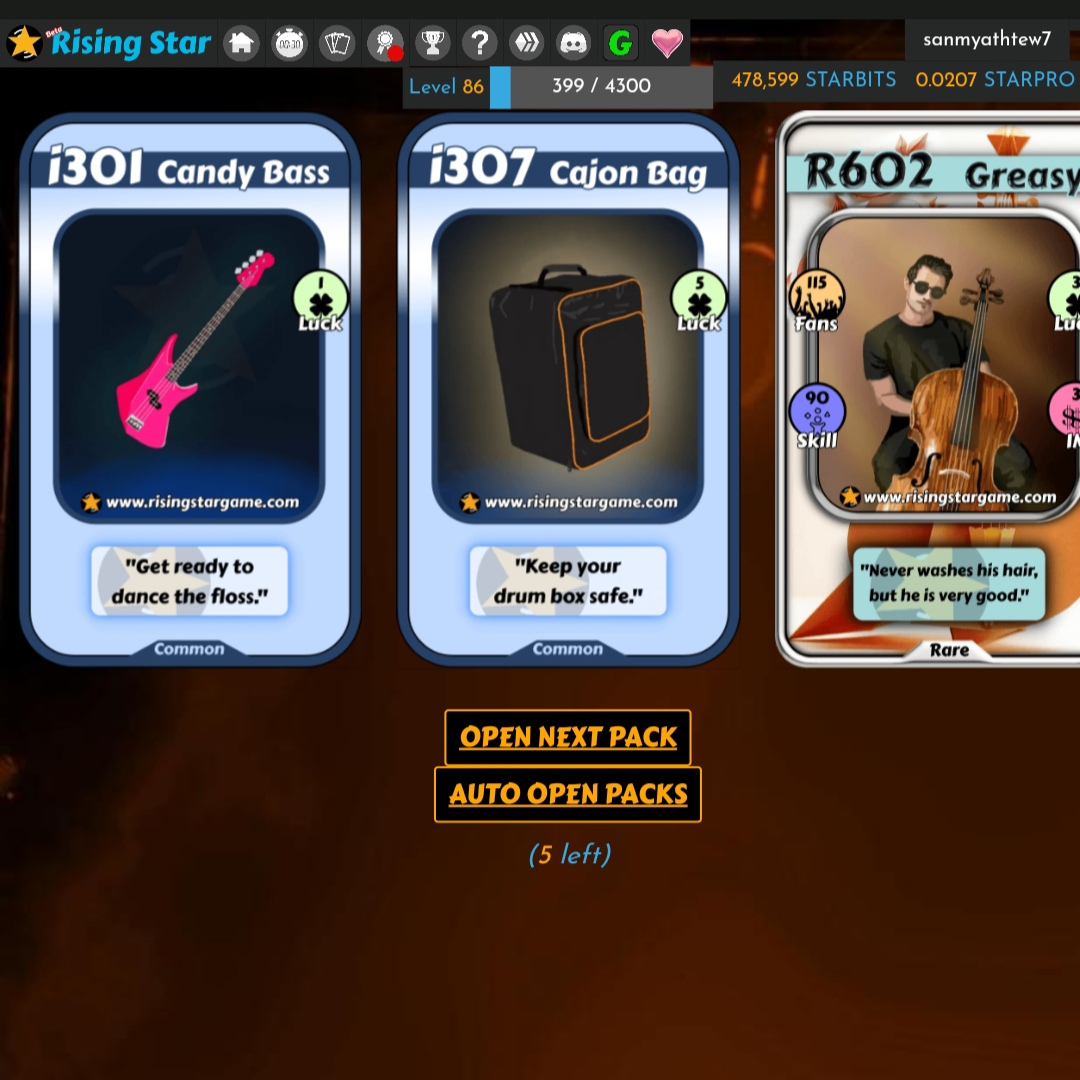Select the i301 Candy Bass card
The image size is (1080, 1080).
190,390
